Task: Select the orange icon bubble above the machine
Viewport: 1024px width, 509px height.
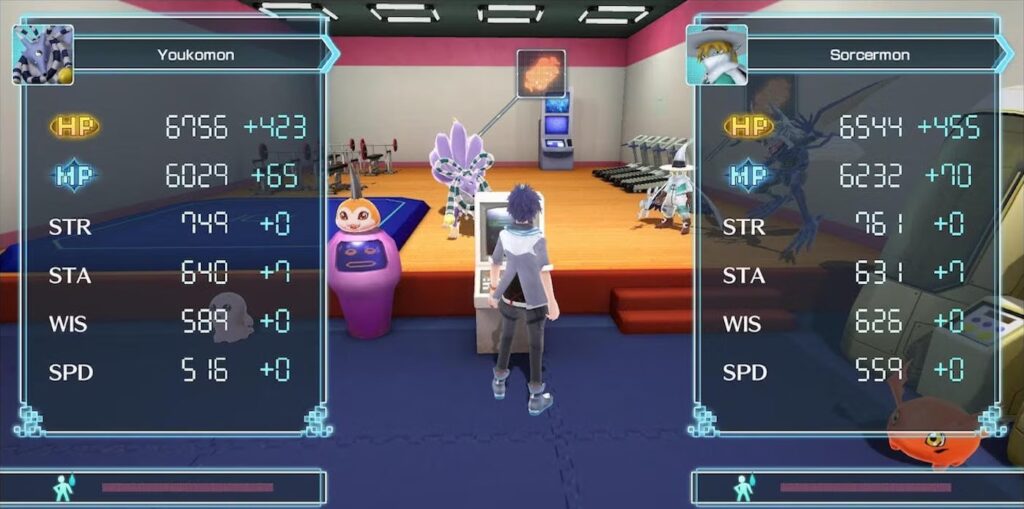Action: pos(541,73)
